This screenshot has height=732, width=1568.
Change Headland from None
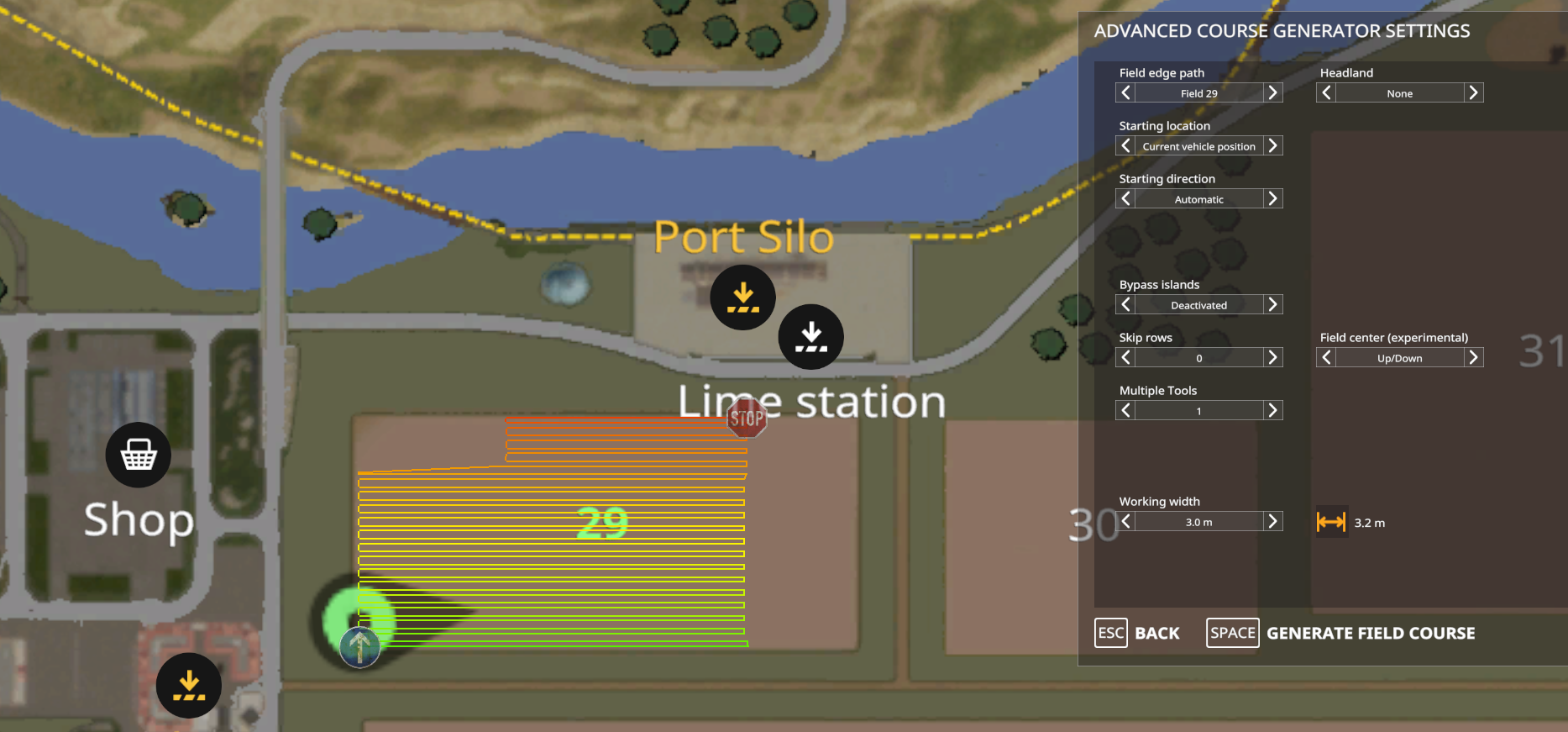(x=1474, y=92)
